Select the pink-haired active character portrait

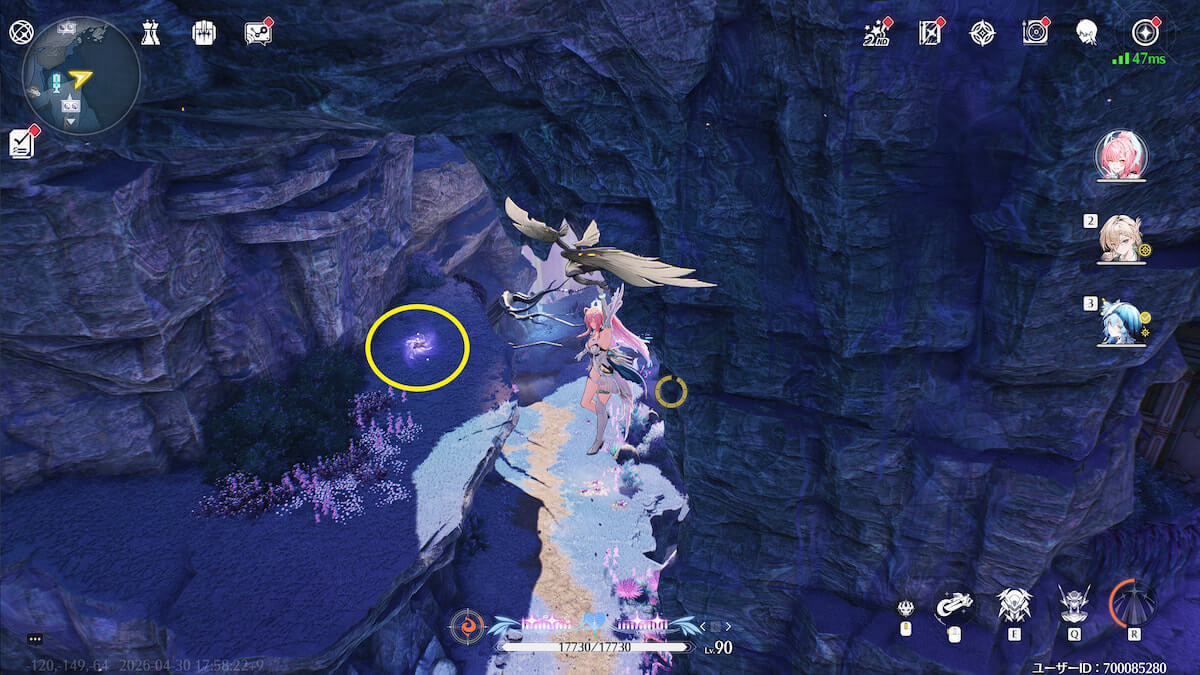pos(1120,155)
